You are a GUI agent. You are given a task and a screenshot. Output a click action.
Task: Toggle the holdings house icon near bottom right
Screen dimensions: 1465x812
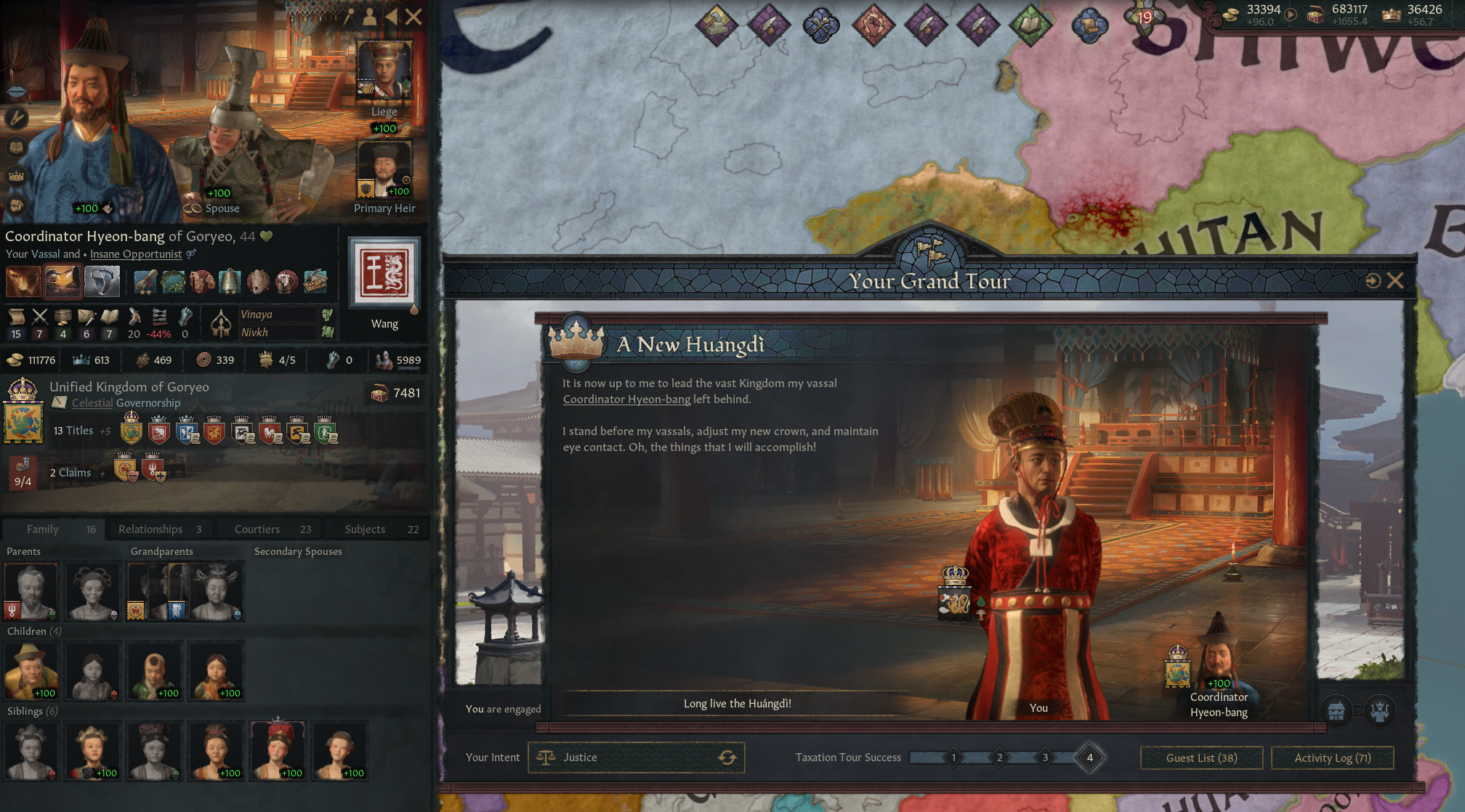(1337, 710)
